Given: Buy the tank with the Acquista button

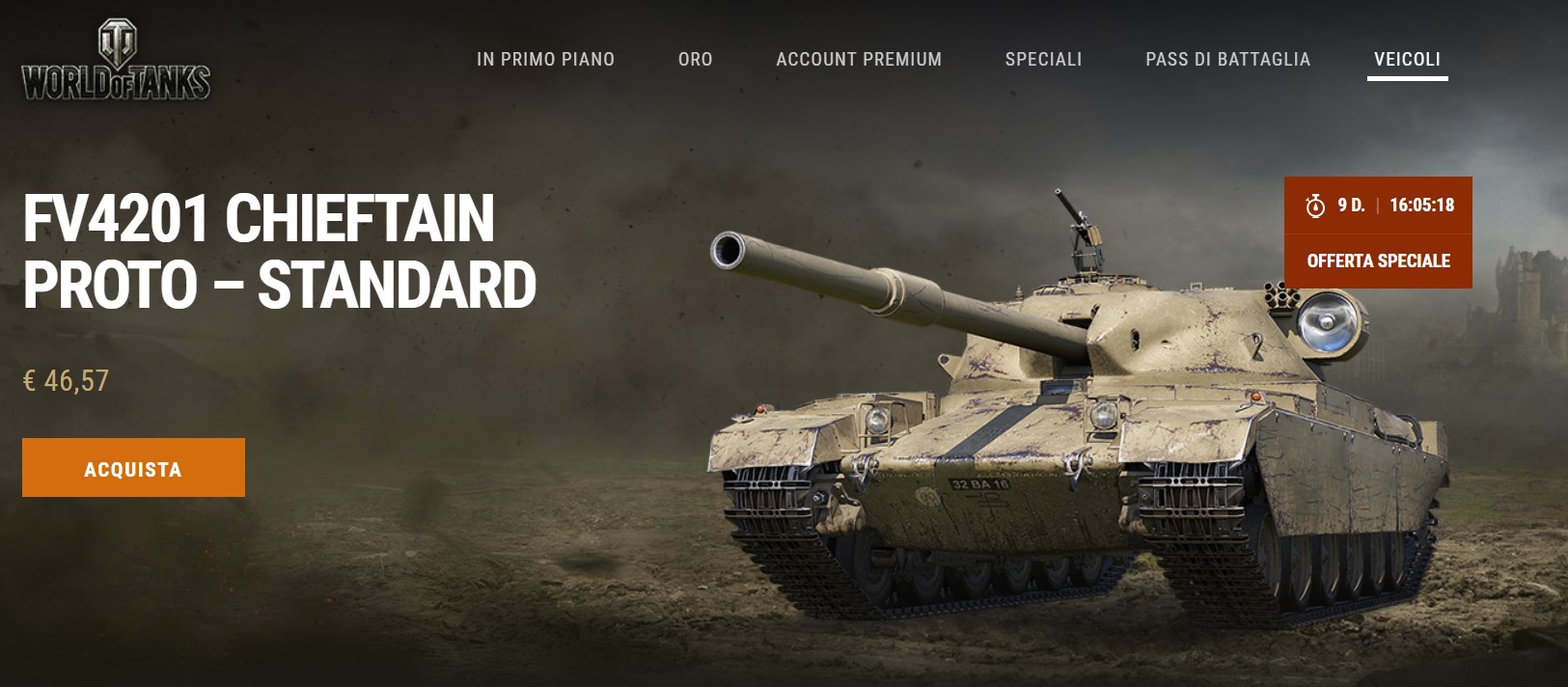Looking at the screenshot, I should pos(133,468).
